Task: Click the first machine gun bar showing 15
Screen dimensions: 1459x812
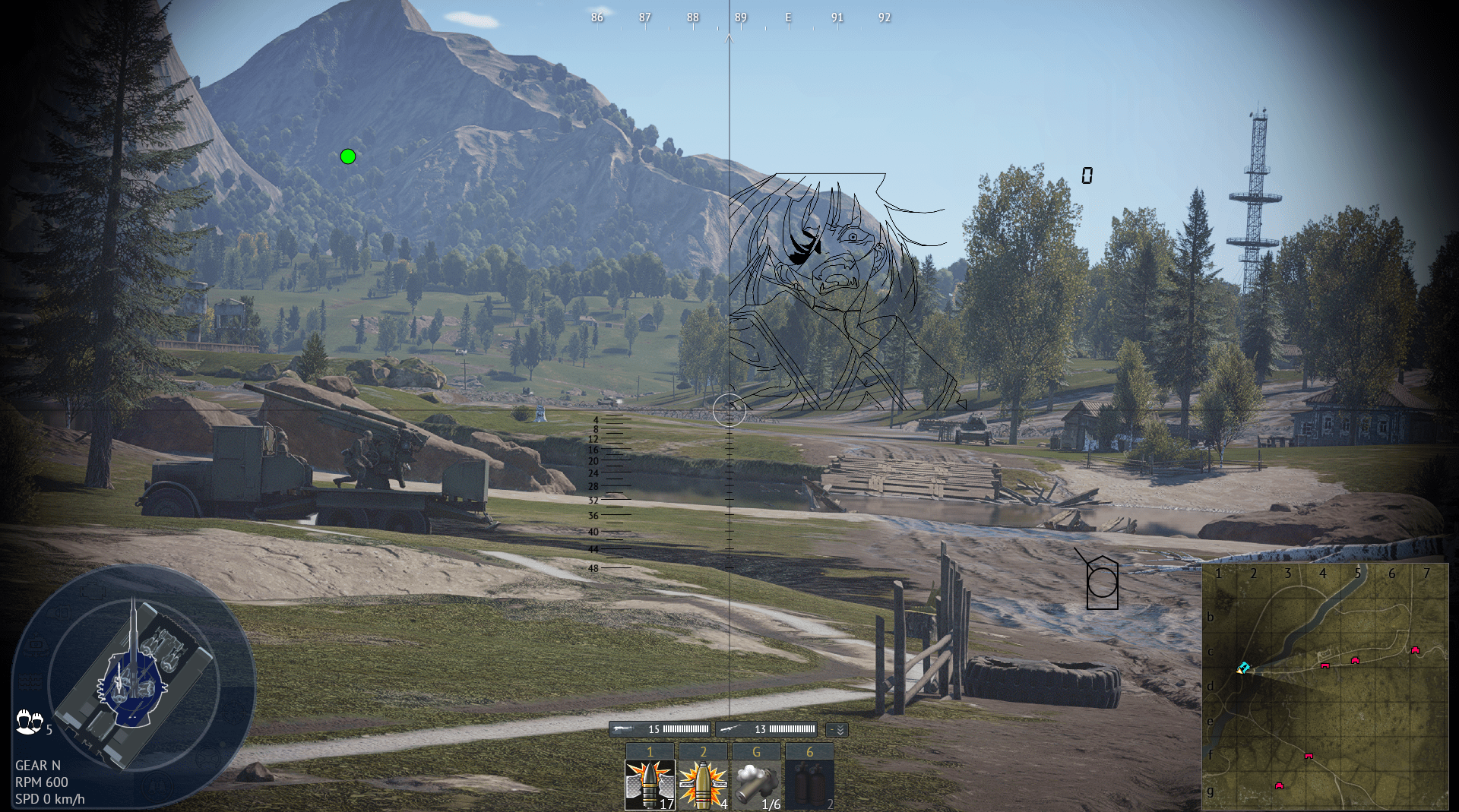Action: [x=660, y=729]
